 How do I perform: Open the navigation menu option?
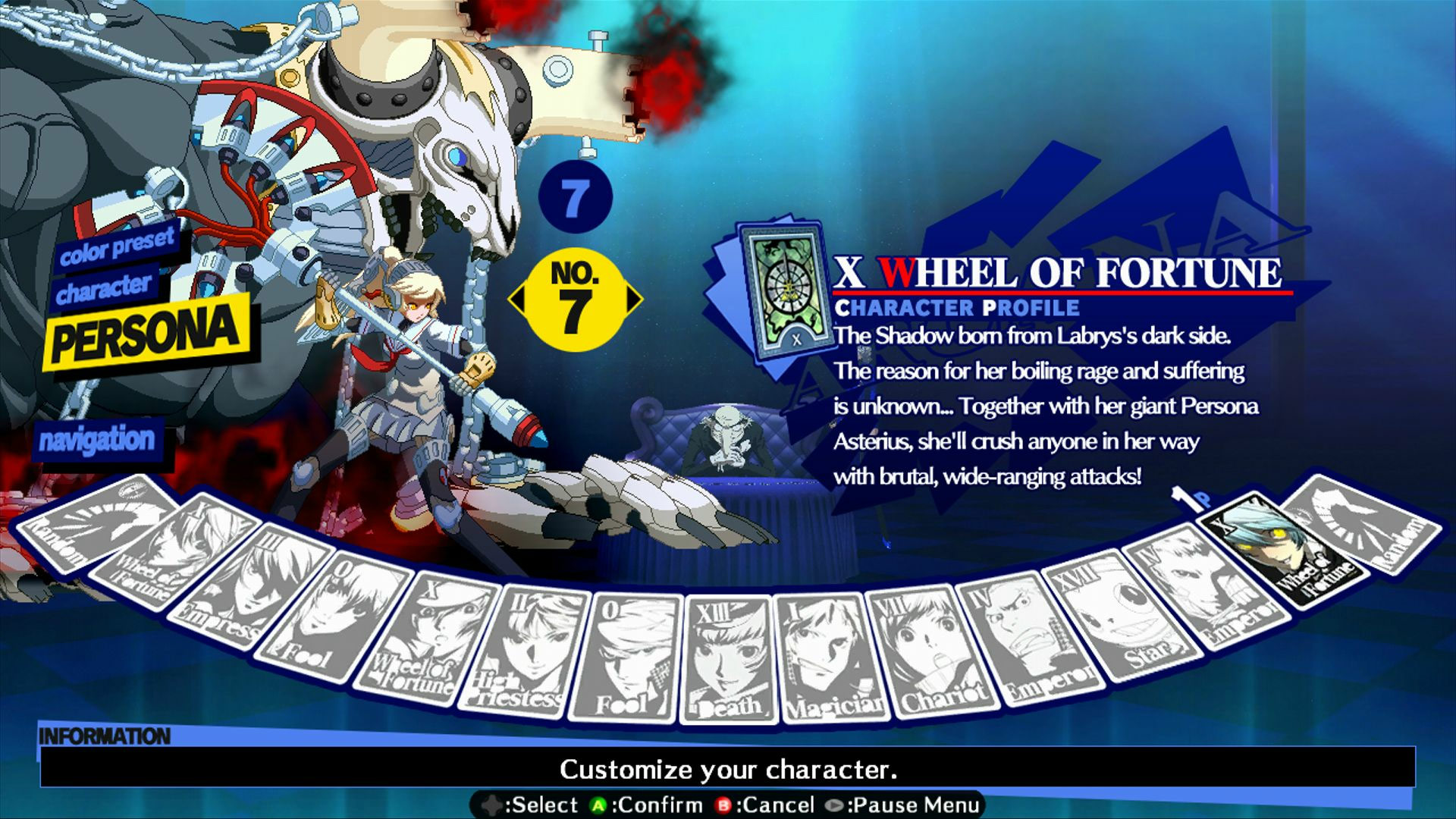pos(99,438)
